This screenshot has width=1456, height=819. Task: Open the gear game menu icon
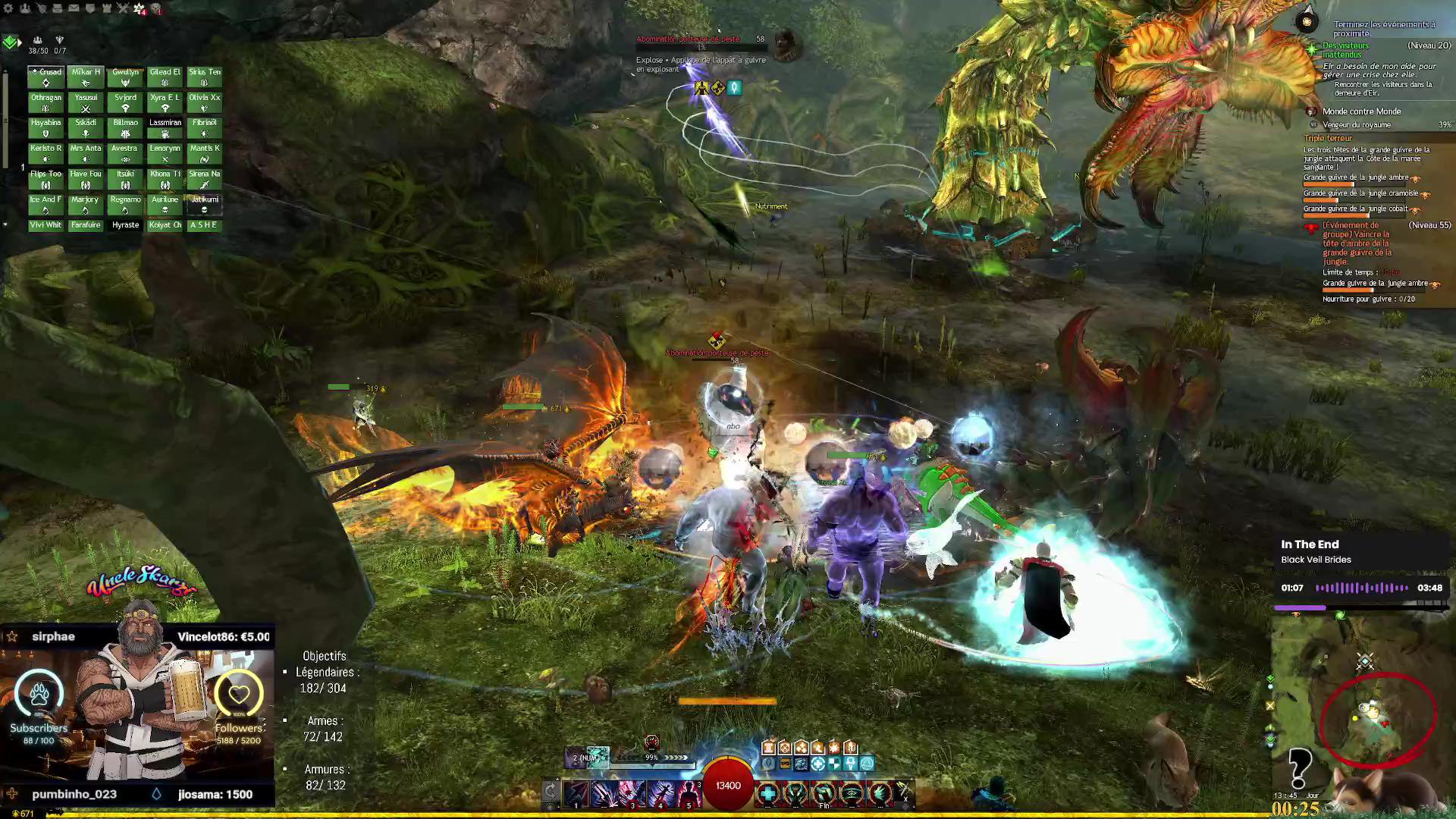[x=9, y=8]
